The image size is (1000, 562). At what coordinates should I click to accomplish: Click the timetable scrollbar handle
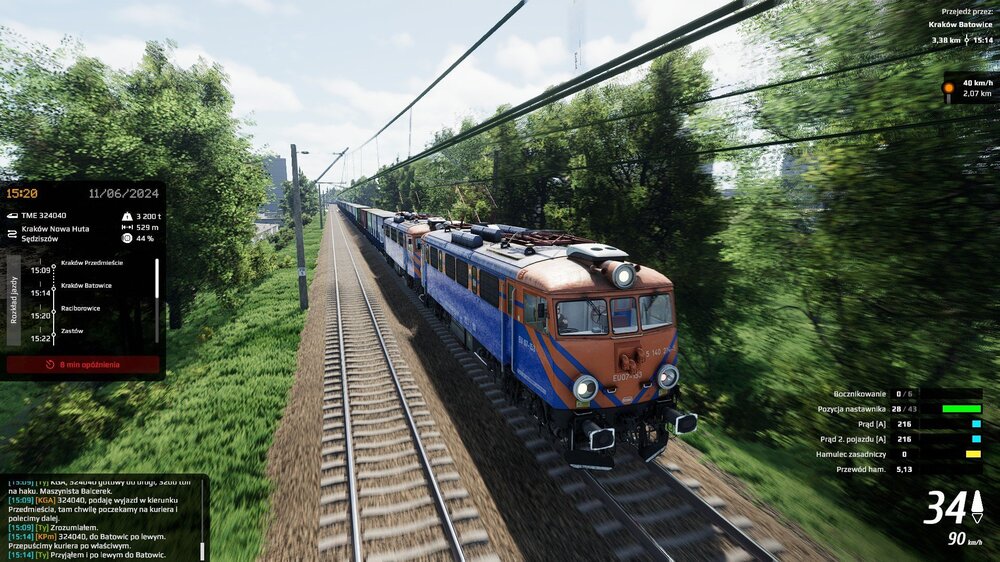click(156, 280)
